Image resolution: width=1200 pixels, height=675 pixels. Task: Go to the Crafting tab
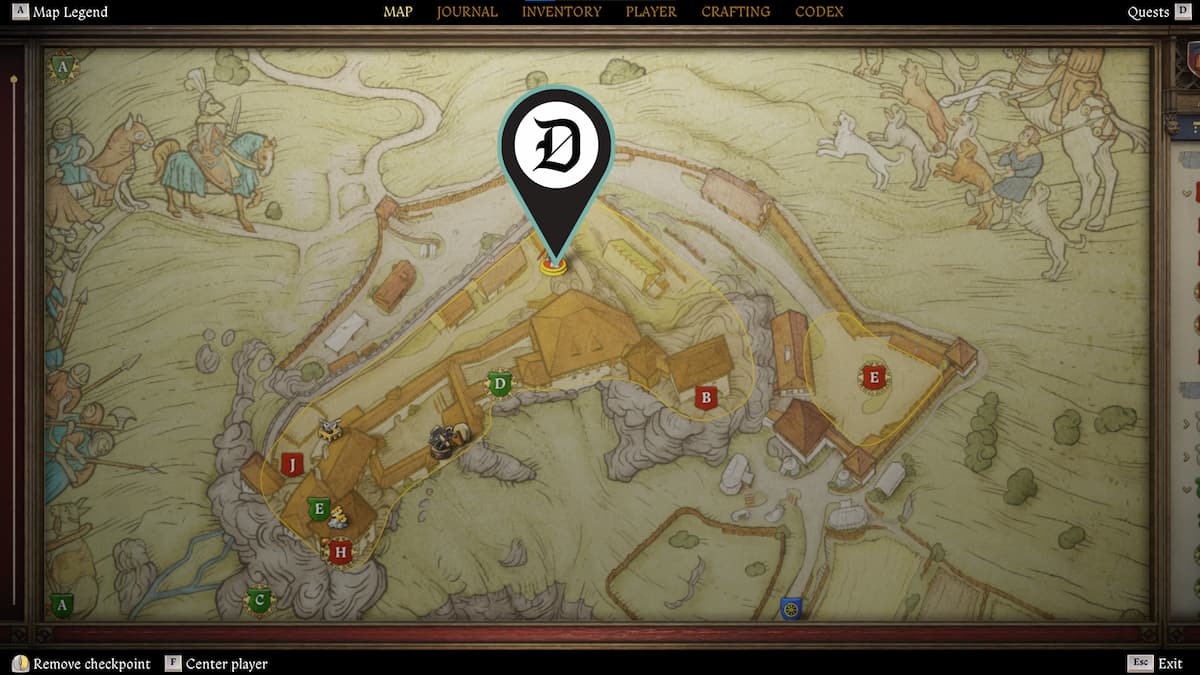click(735, 12)
